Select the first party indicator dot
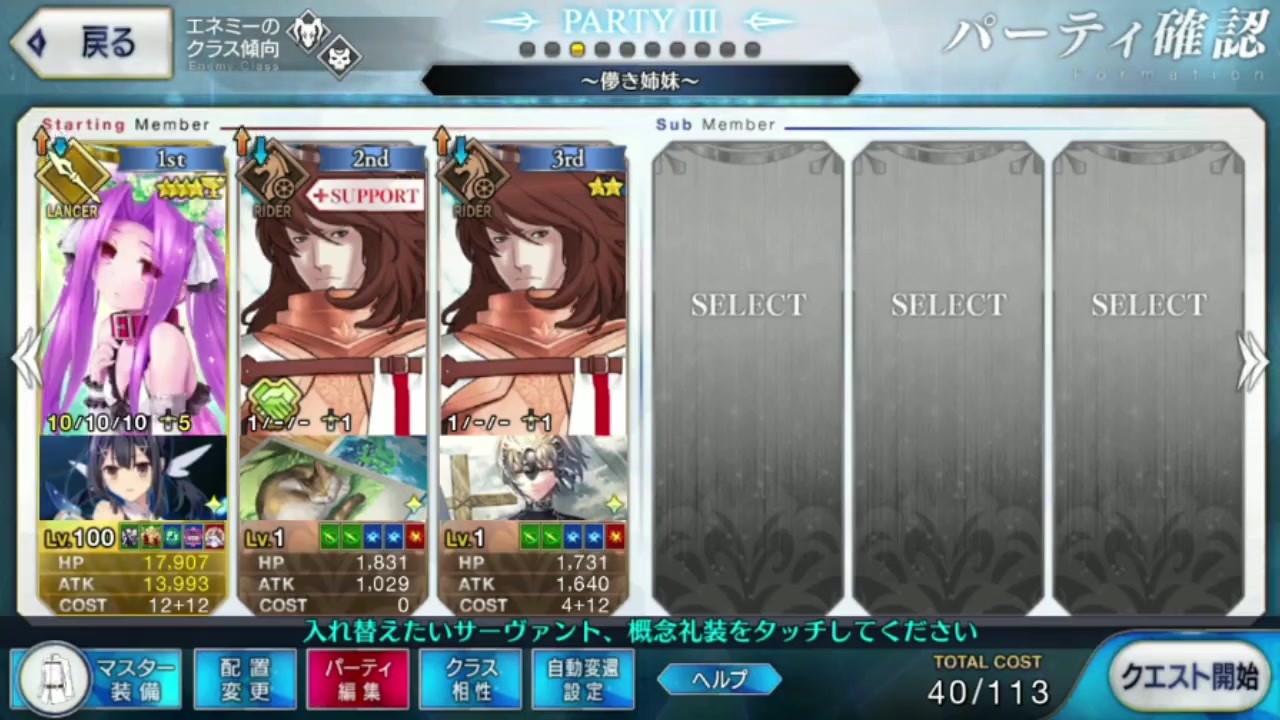This screenshot has height=720, width=1280. tap(527, 49)
